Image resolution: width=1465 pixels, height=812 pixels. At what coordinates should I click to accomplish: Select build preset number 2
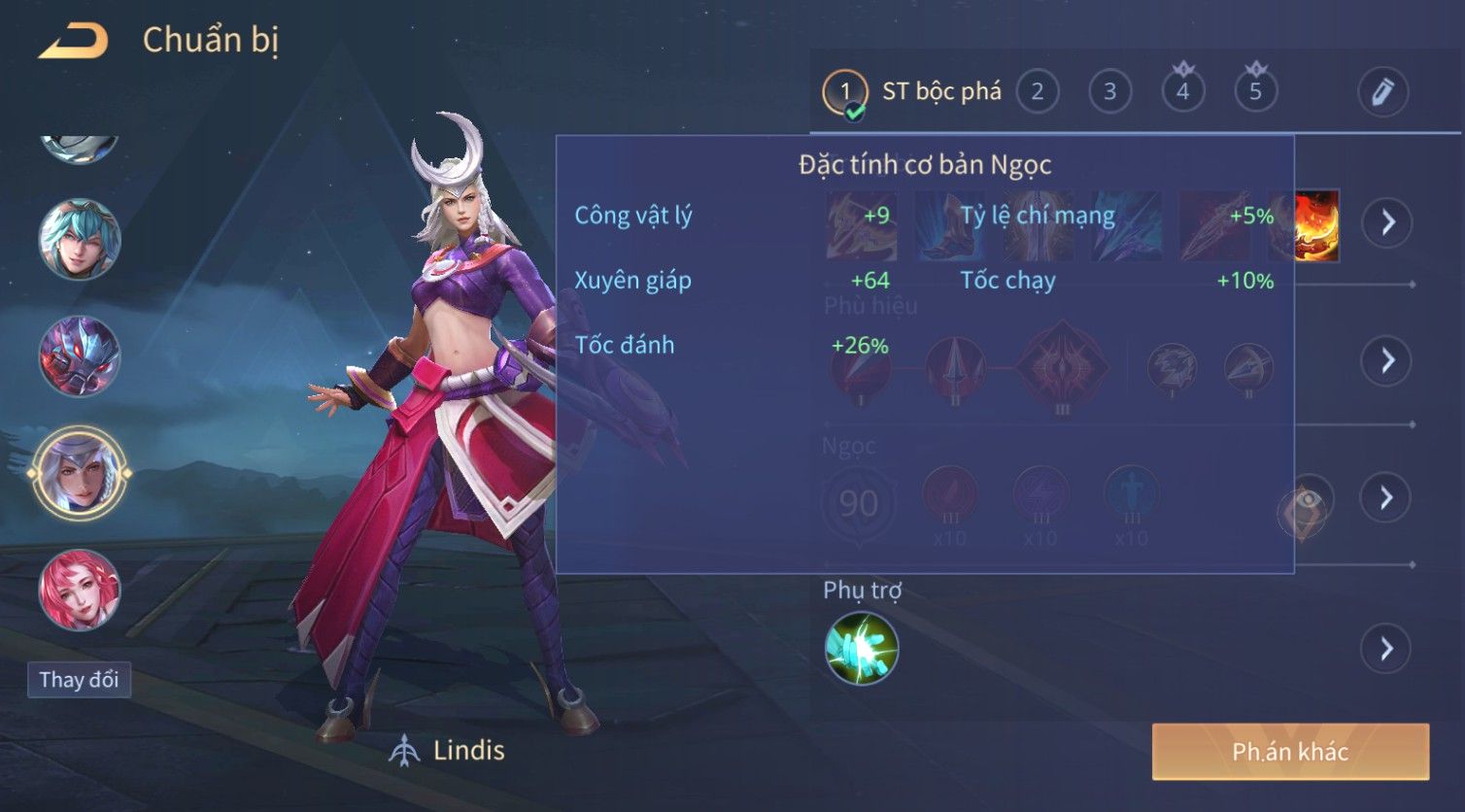[1037, 92]
